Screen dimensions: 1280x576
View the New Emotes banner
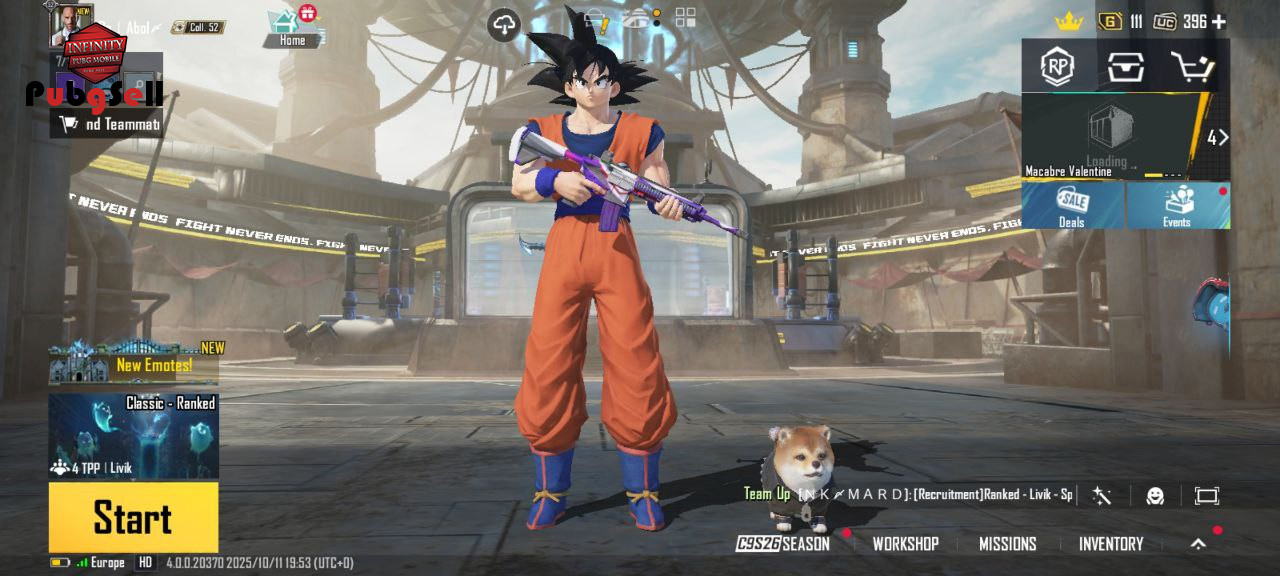point(135,364)
